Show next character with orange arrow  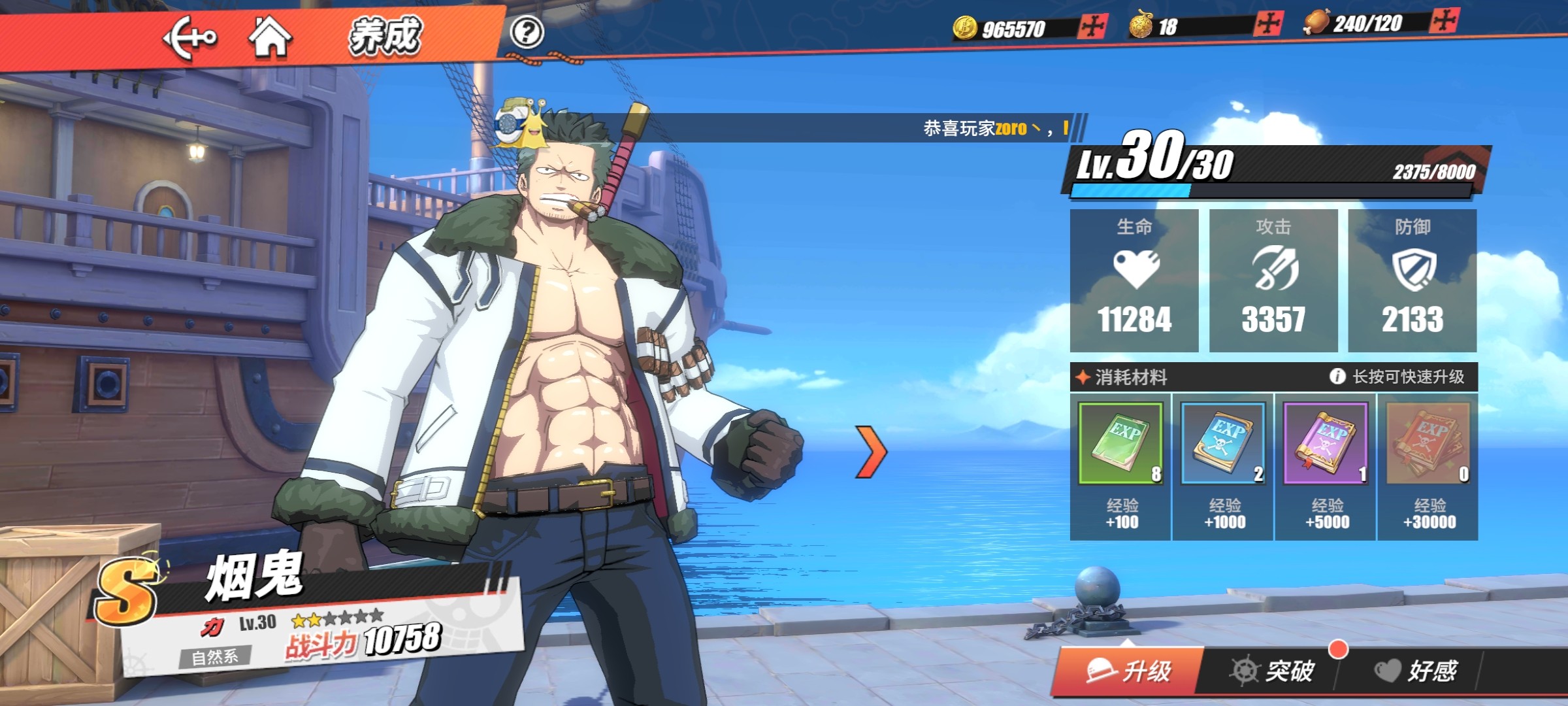[x=872, y=451]
